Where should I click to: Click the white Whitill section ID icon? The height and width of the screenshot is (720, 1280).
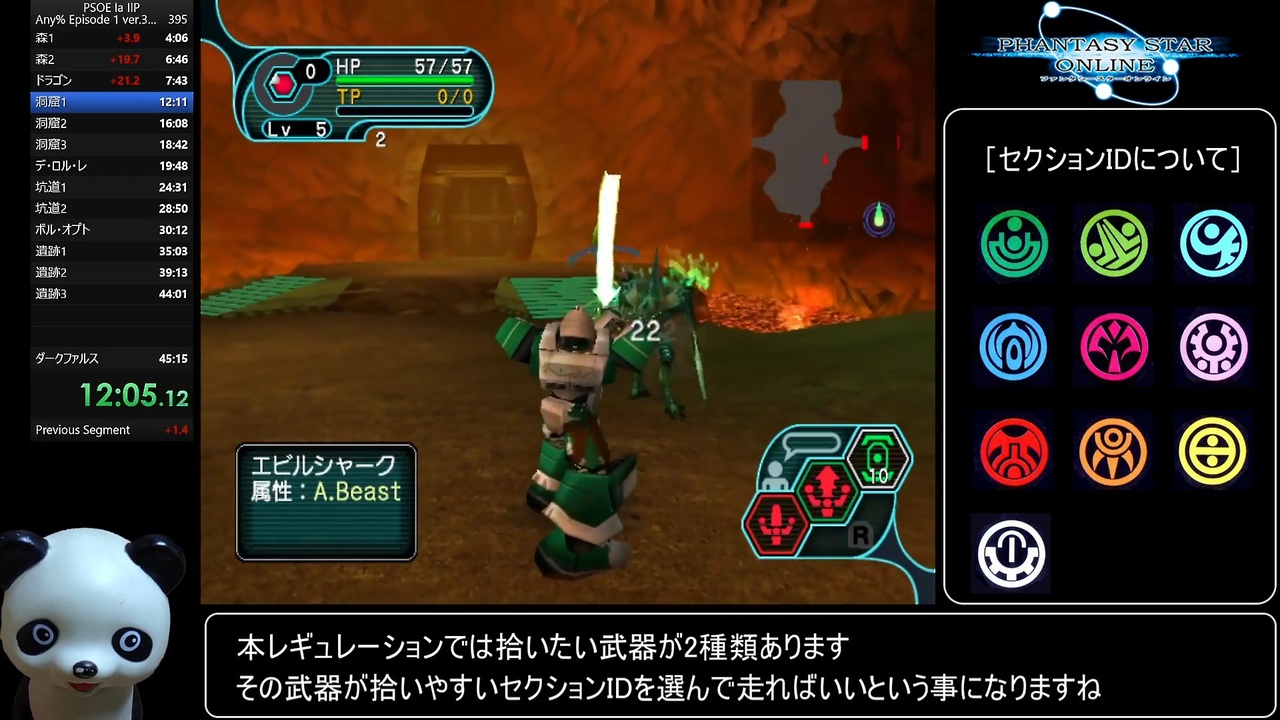tap(1012, 552)
